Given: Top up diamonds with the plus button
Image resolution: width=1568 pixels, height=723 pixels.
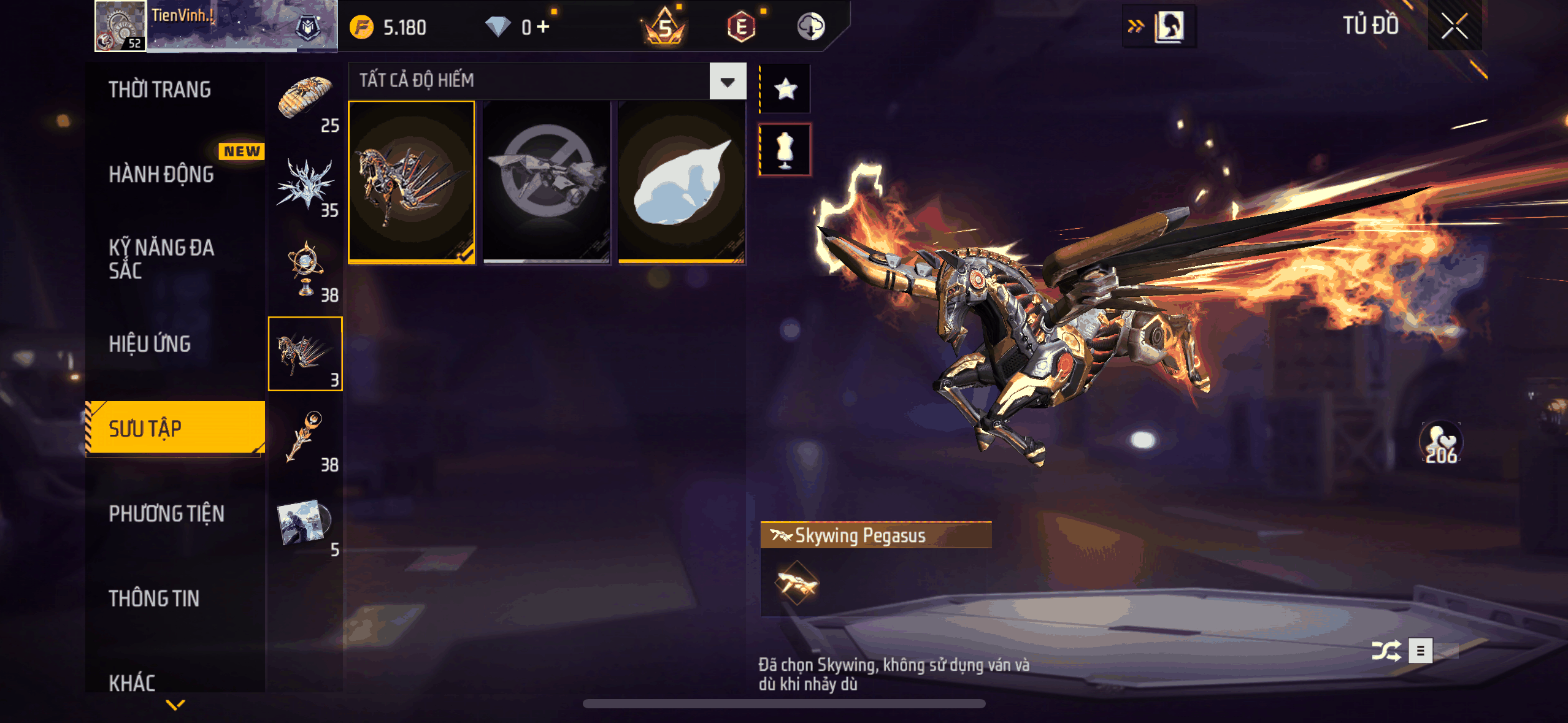Looking at the screenshot, I should coord(544,26).
